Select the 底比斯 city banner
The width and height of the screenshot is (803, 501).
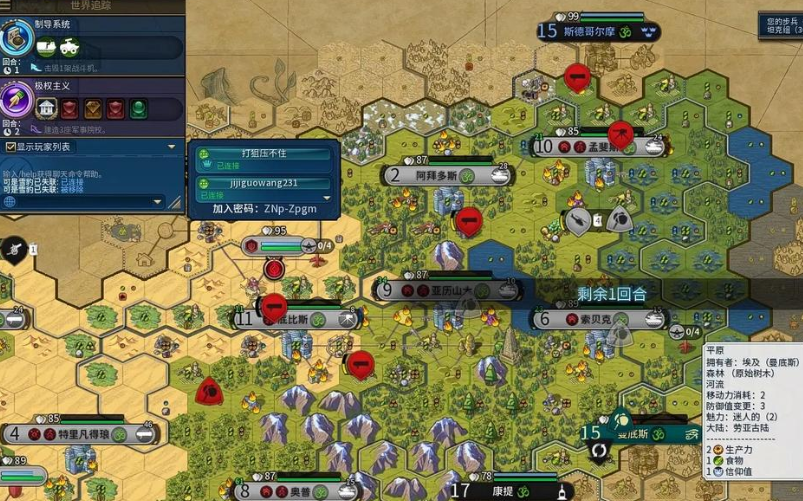(x=297, y=319)
